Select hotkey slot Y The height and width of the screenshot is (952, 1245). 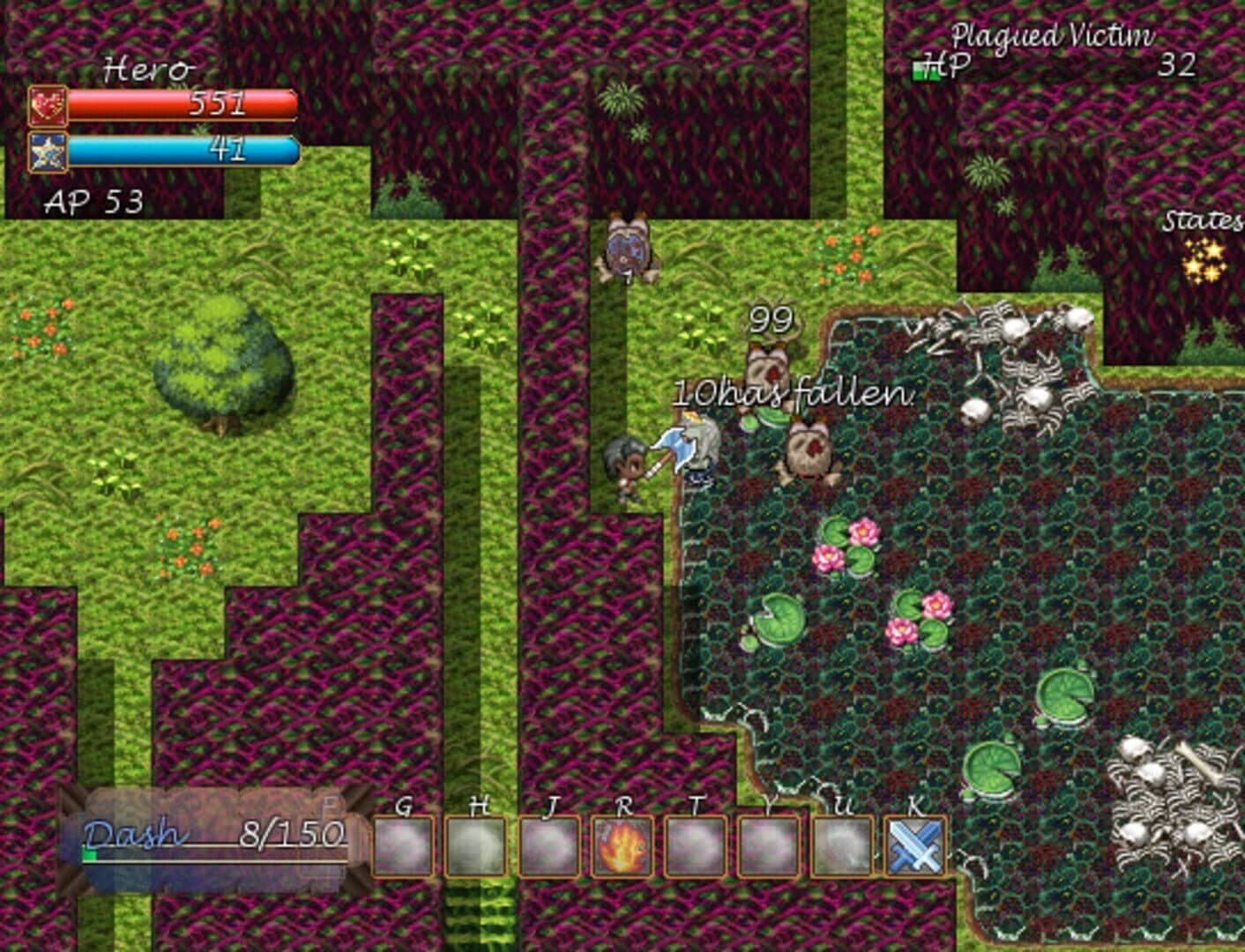point(768,844)
